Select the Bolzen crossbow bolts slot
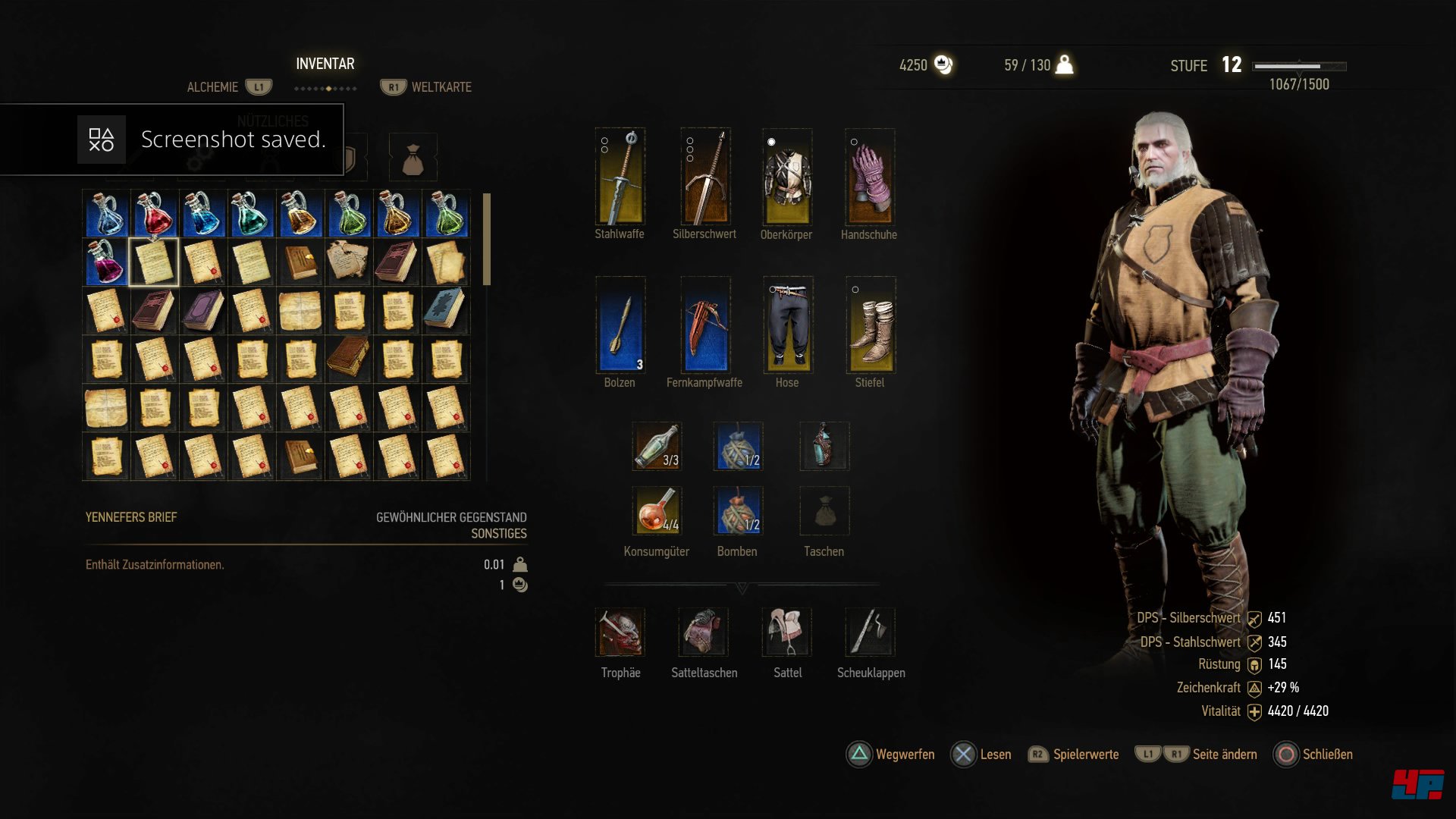This screenshot has height=819, width=1456. (x=620, y=325)
